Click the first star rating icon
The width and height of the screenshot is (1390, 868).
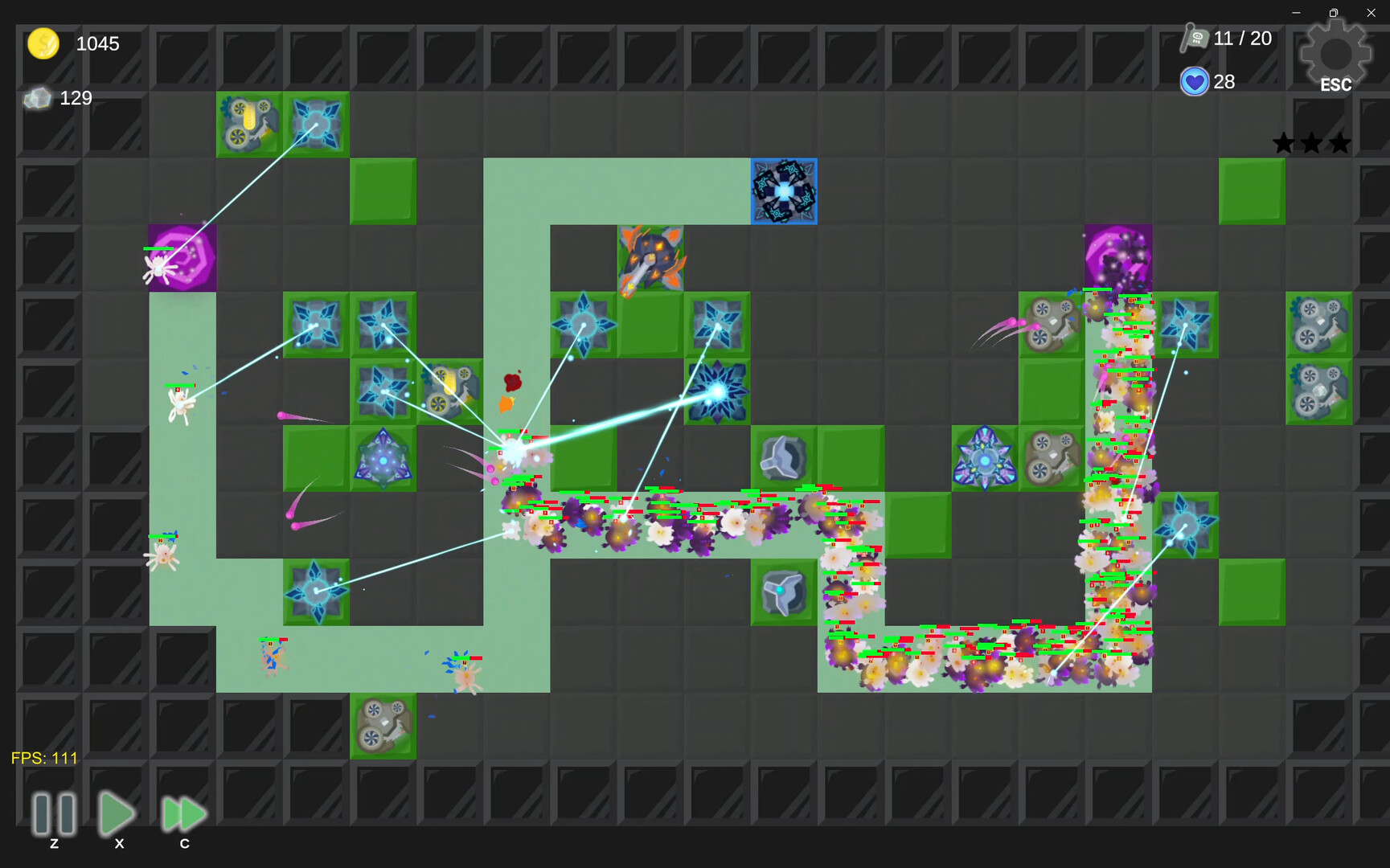(1284, 142)
